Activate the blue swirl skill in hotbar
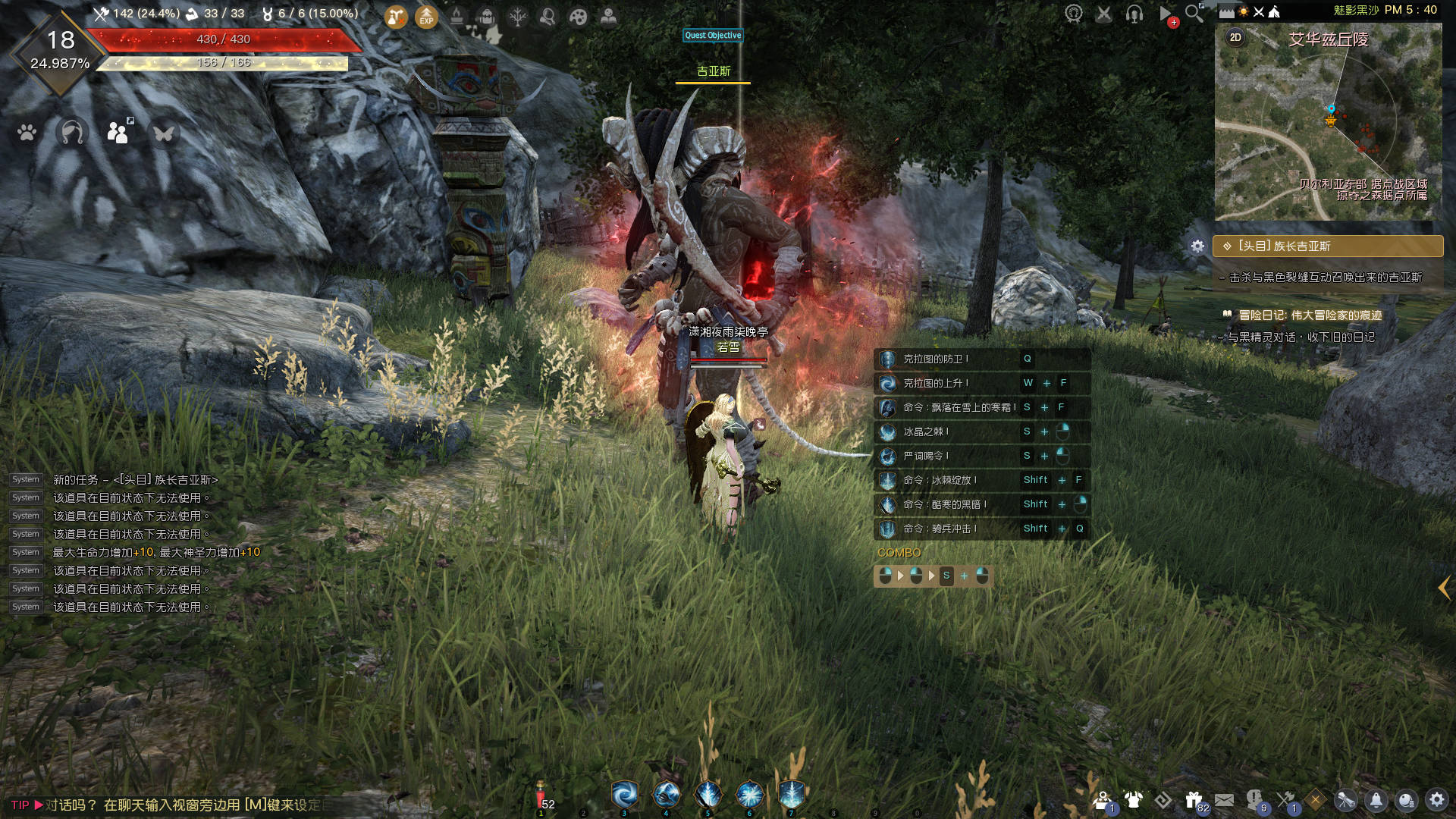 tap(625, 795)
